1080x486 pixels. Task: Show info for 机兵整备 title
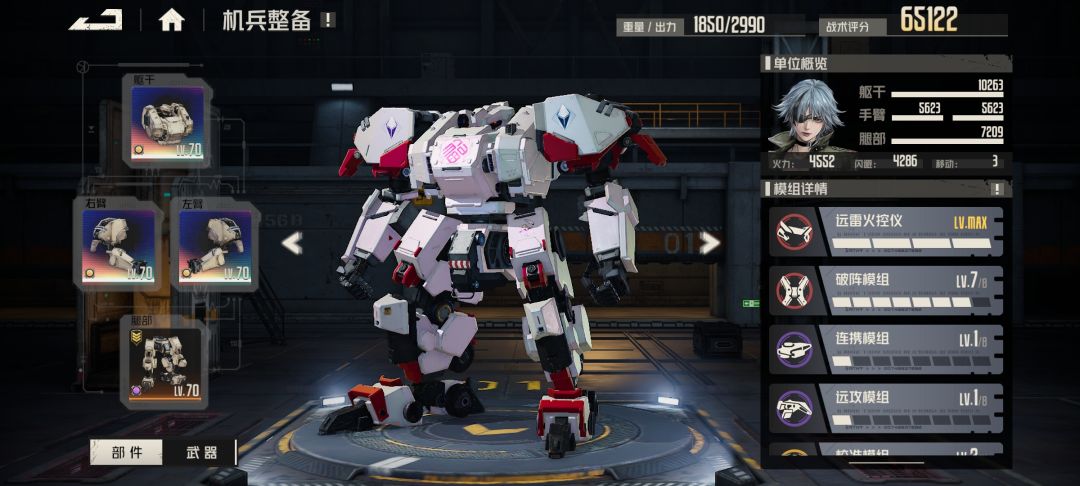(x=329, y=20)
